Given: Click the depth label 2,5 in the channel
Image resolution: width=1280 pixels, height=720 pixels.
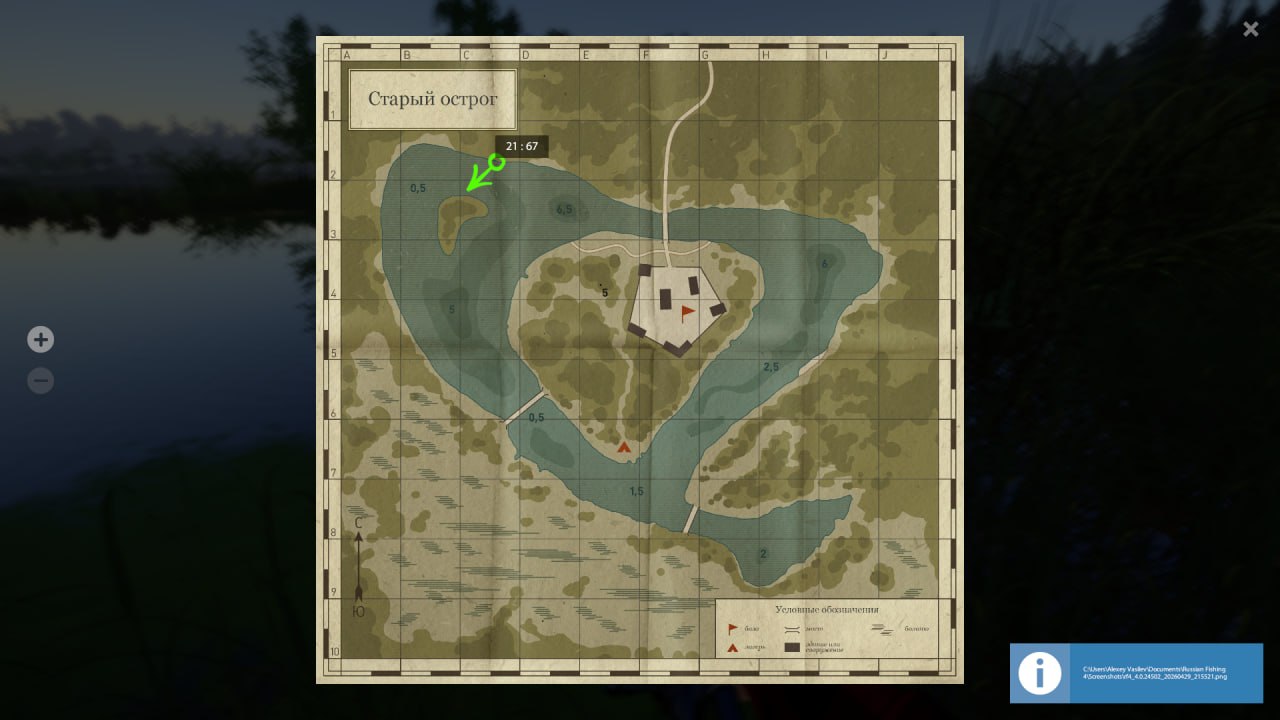Looking at the screenshot, I should tap(770, 366).
